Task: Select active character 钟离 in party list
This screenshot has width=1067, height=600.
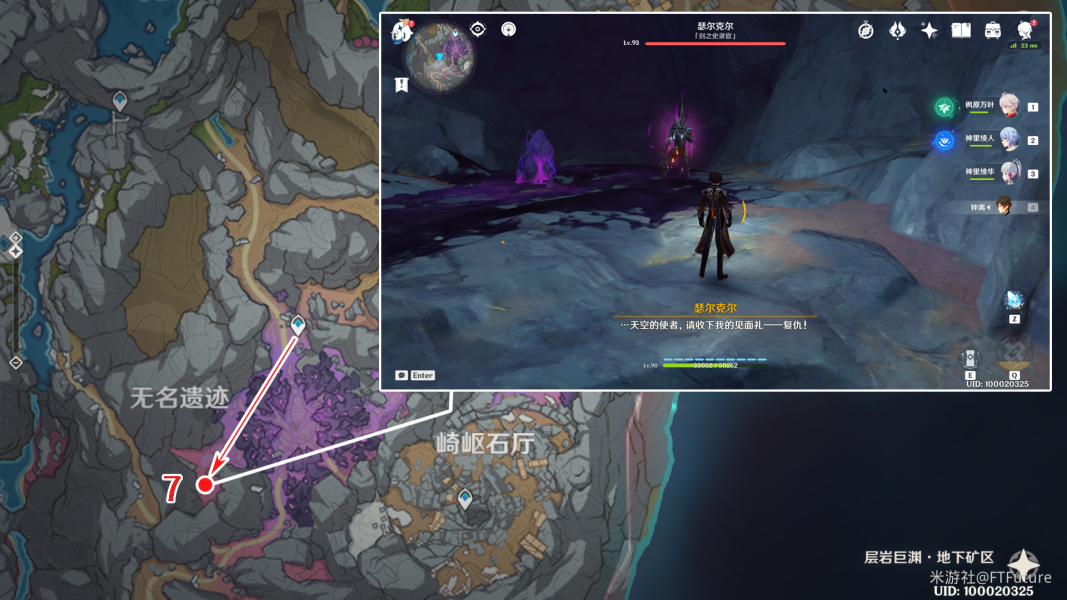Action: coord(1005,207)
